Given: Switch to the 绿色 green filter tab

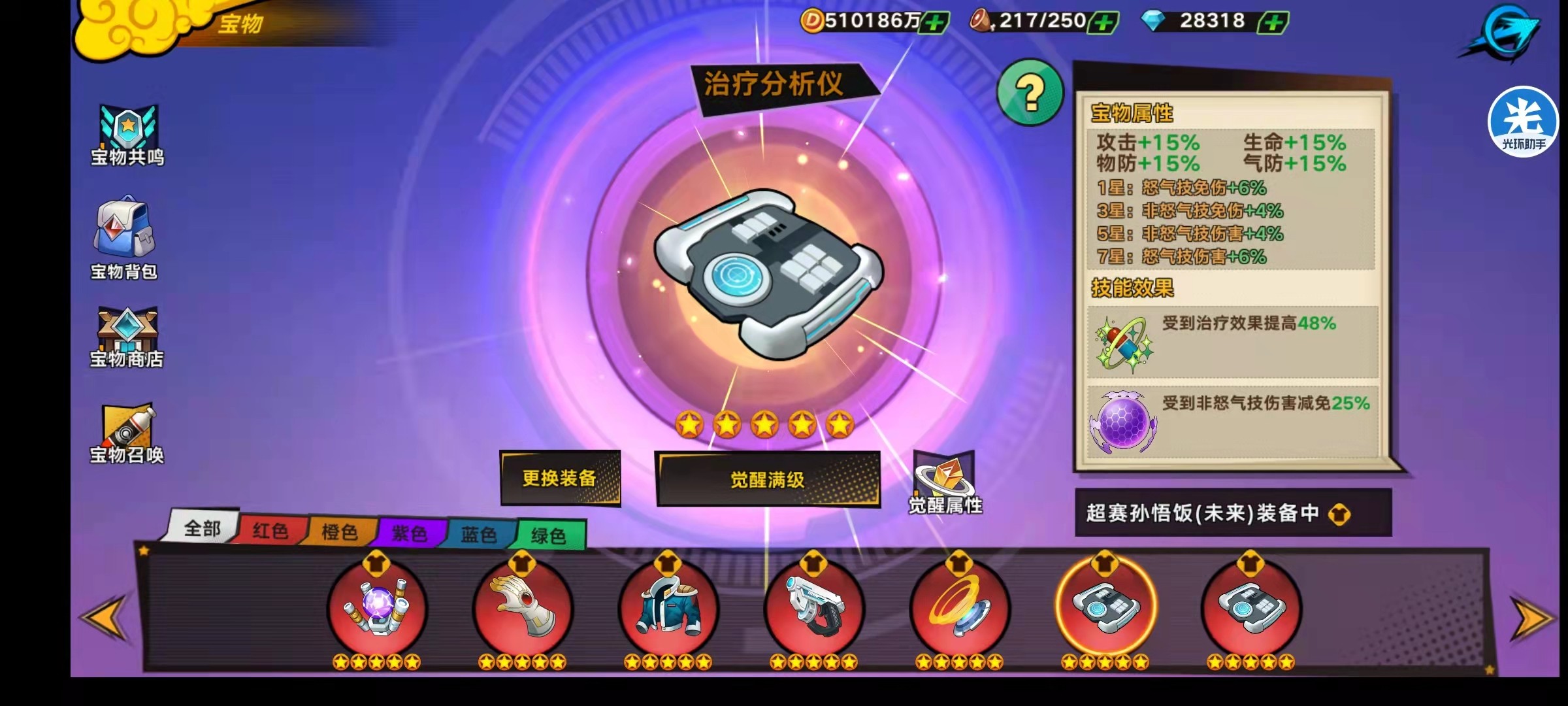Looking at the screenshot, I should (x=551, y=532).
